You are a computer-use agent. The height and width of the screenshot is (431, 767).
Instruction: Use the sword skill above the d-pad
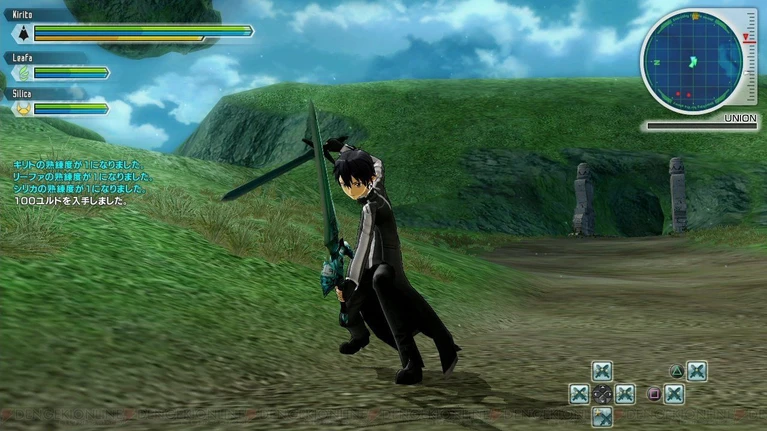pos(602,372)
